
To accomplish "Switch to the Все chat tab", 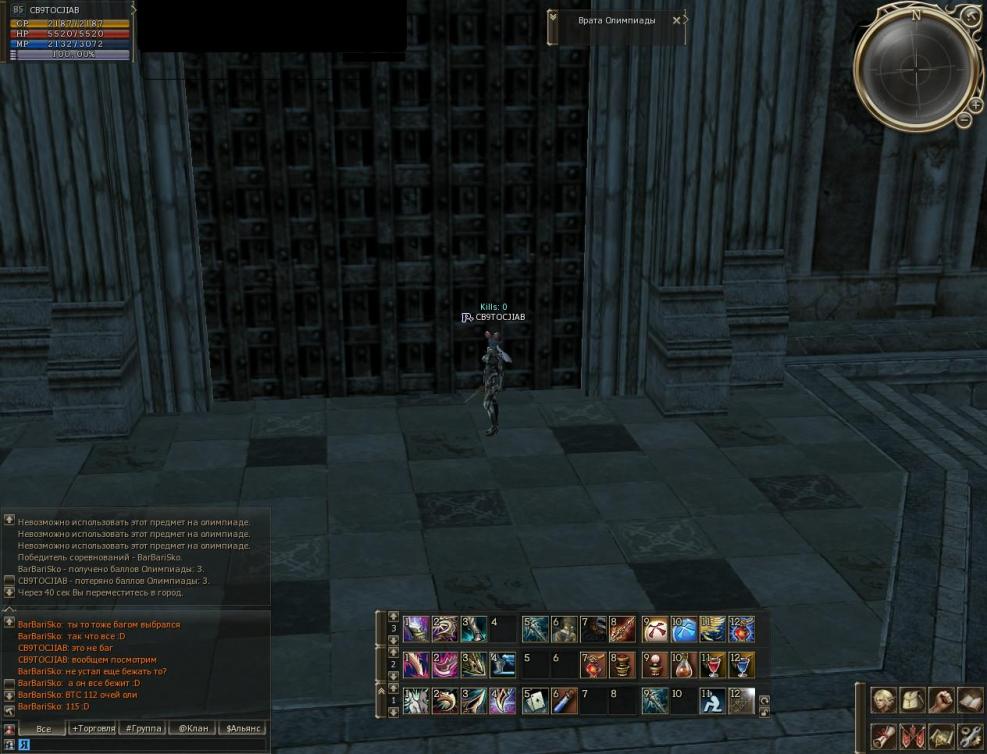I will [x=43, y=728].
